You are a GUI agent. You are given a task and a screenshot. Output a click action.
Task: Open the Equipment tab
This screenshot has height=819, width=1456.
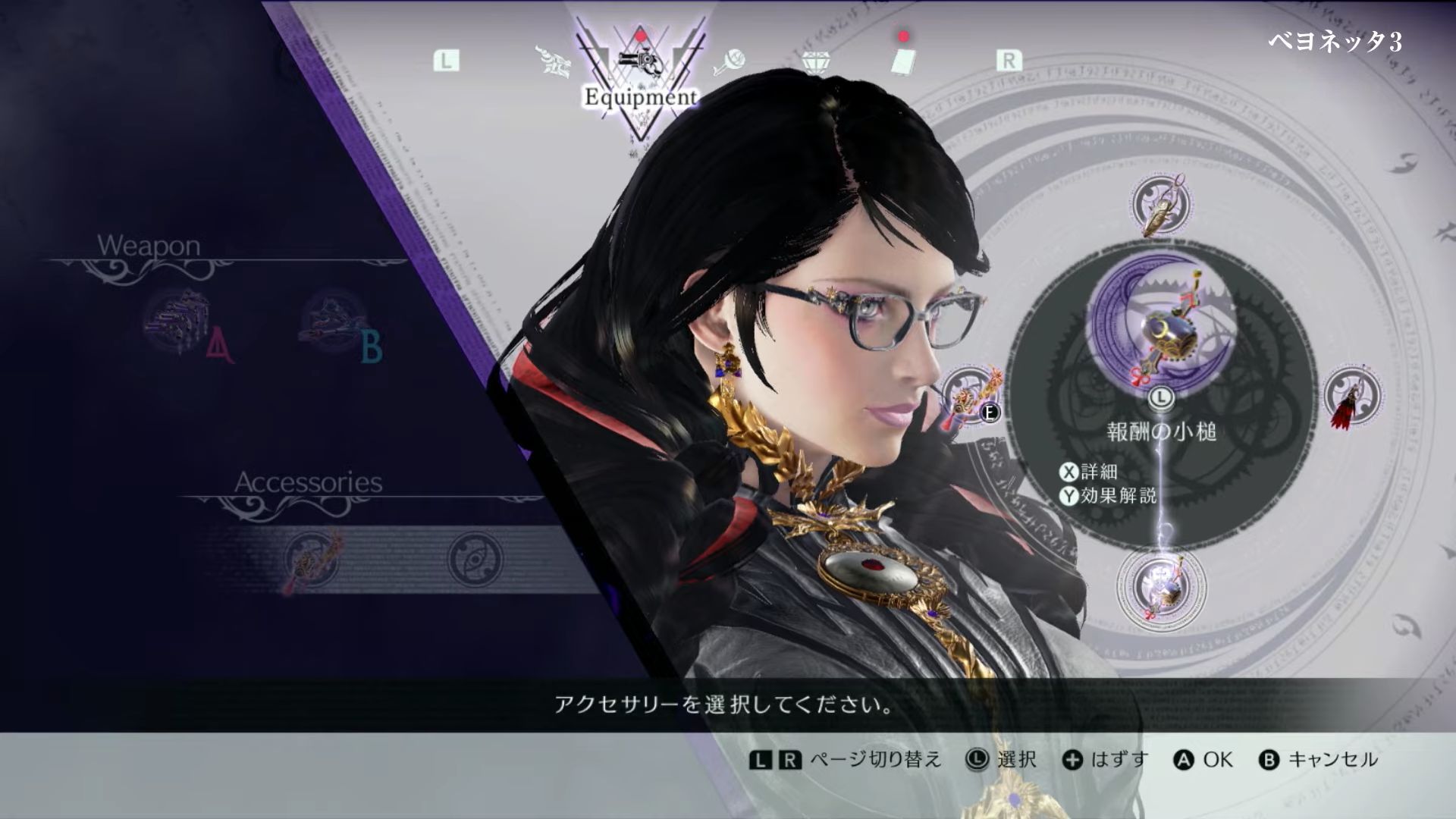639,64
